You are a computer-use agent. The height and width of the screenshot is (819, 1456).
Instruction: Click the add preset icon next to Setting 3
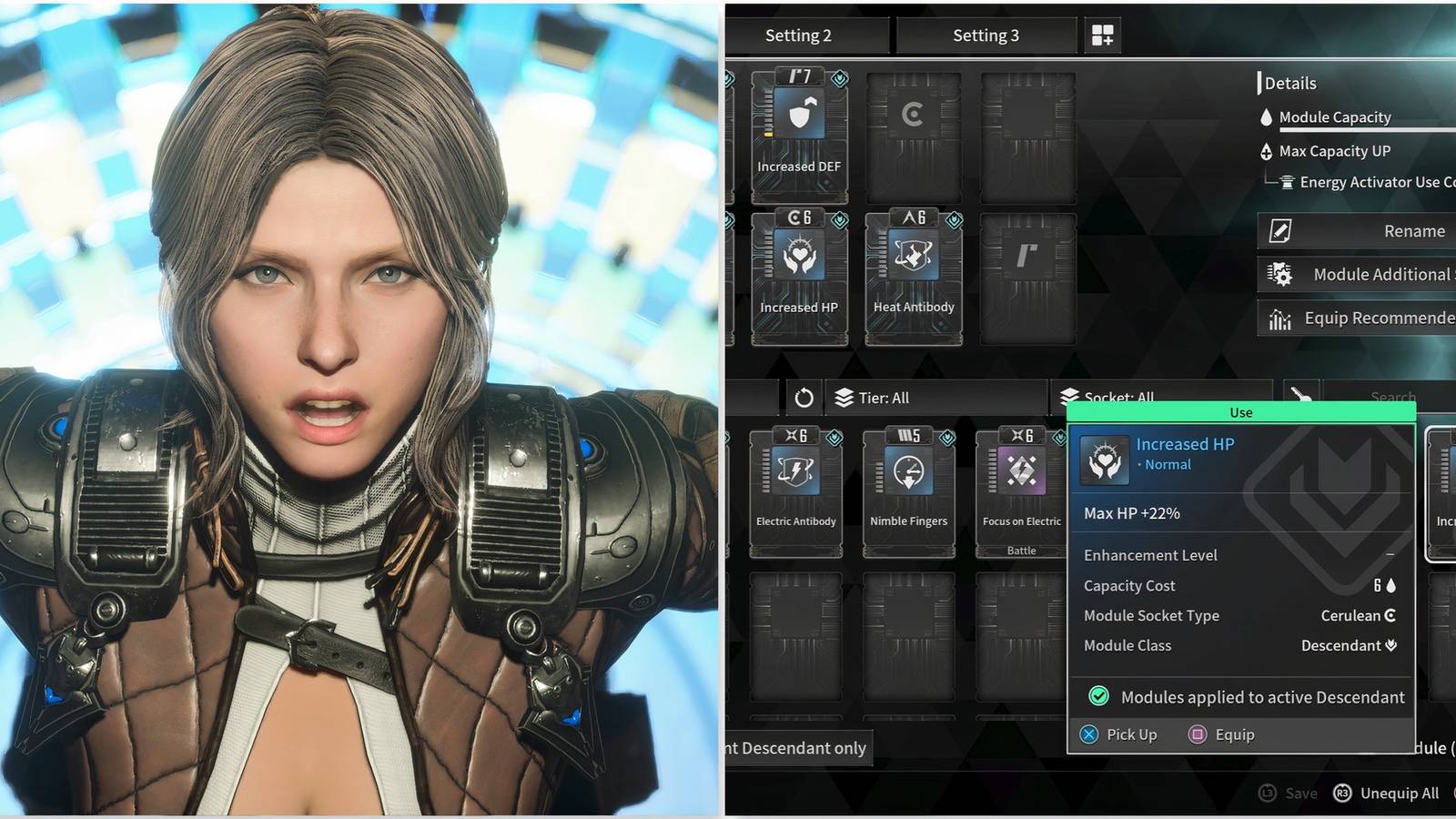click(1101, 35)
